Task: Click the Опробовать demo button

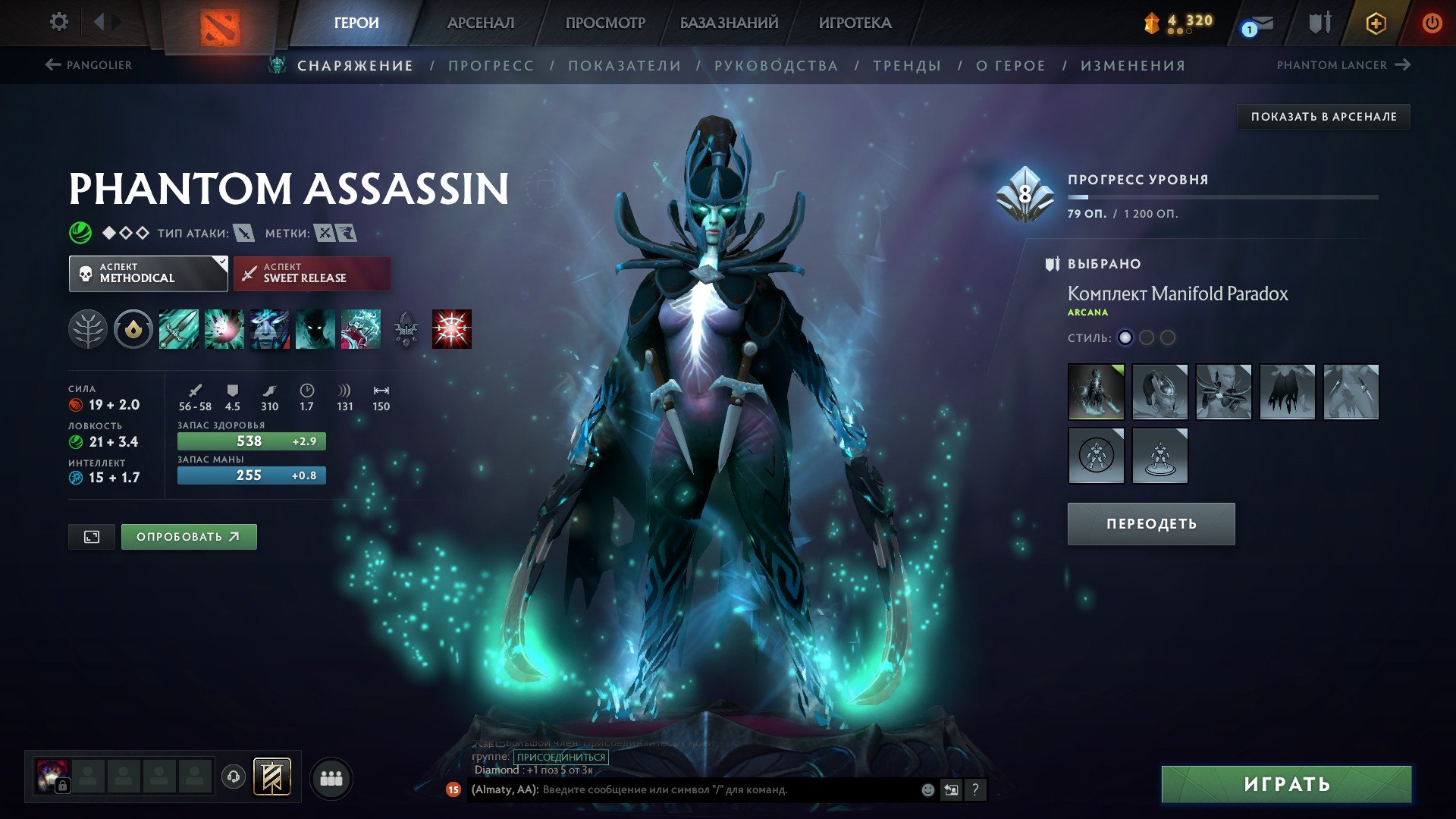Action: (188, 537)
